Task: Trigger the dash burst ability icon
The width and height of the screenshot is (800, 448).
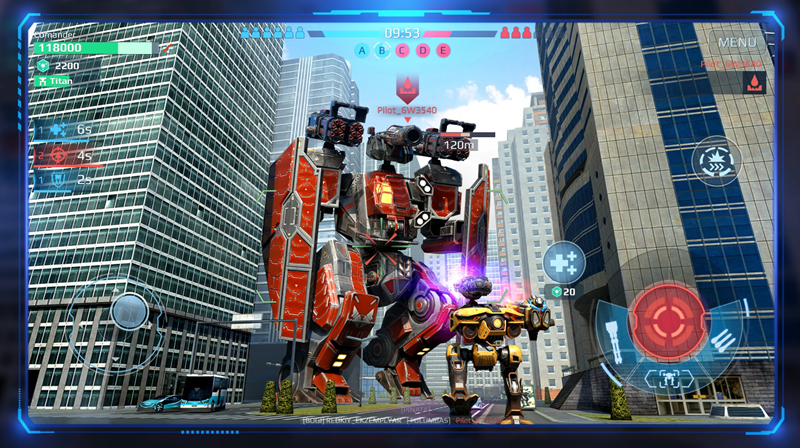Action: click(x=716, y=161)
